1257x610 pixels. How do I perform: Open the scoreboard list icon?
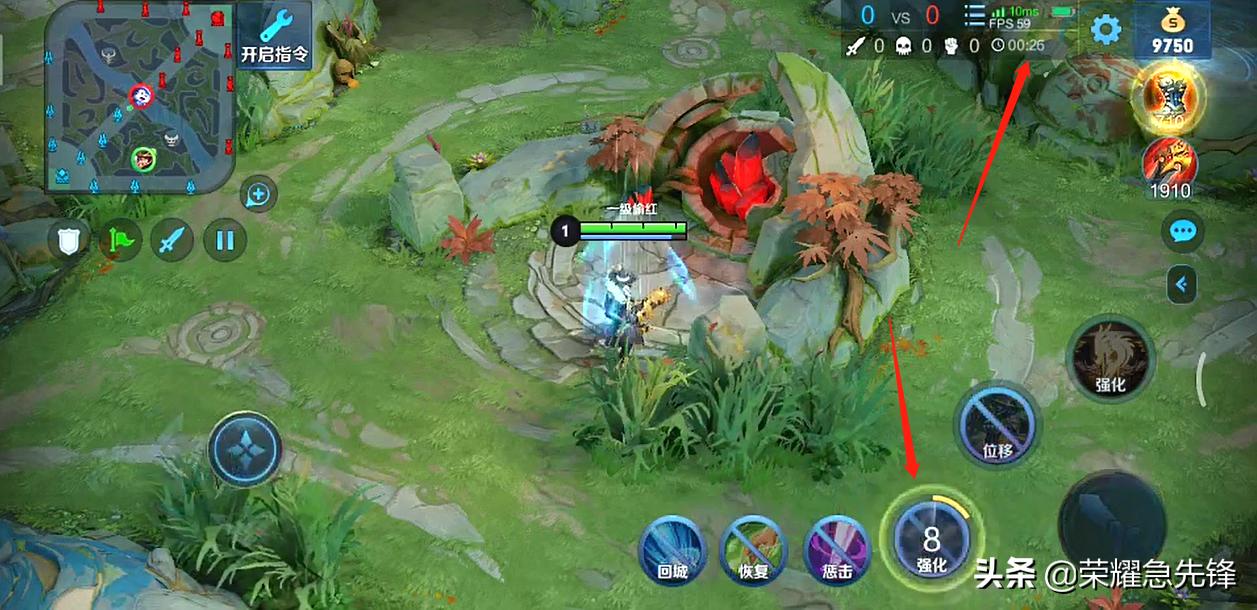pos(974,16)
